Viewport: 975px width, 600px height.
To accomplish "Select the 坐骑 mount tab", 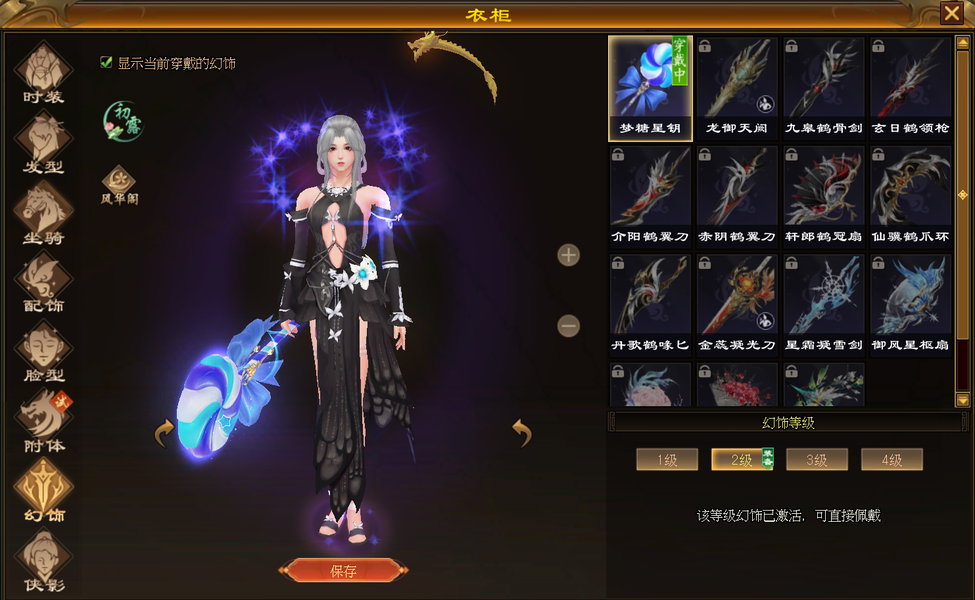I will (x=43, y=213).
